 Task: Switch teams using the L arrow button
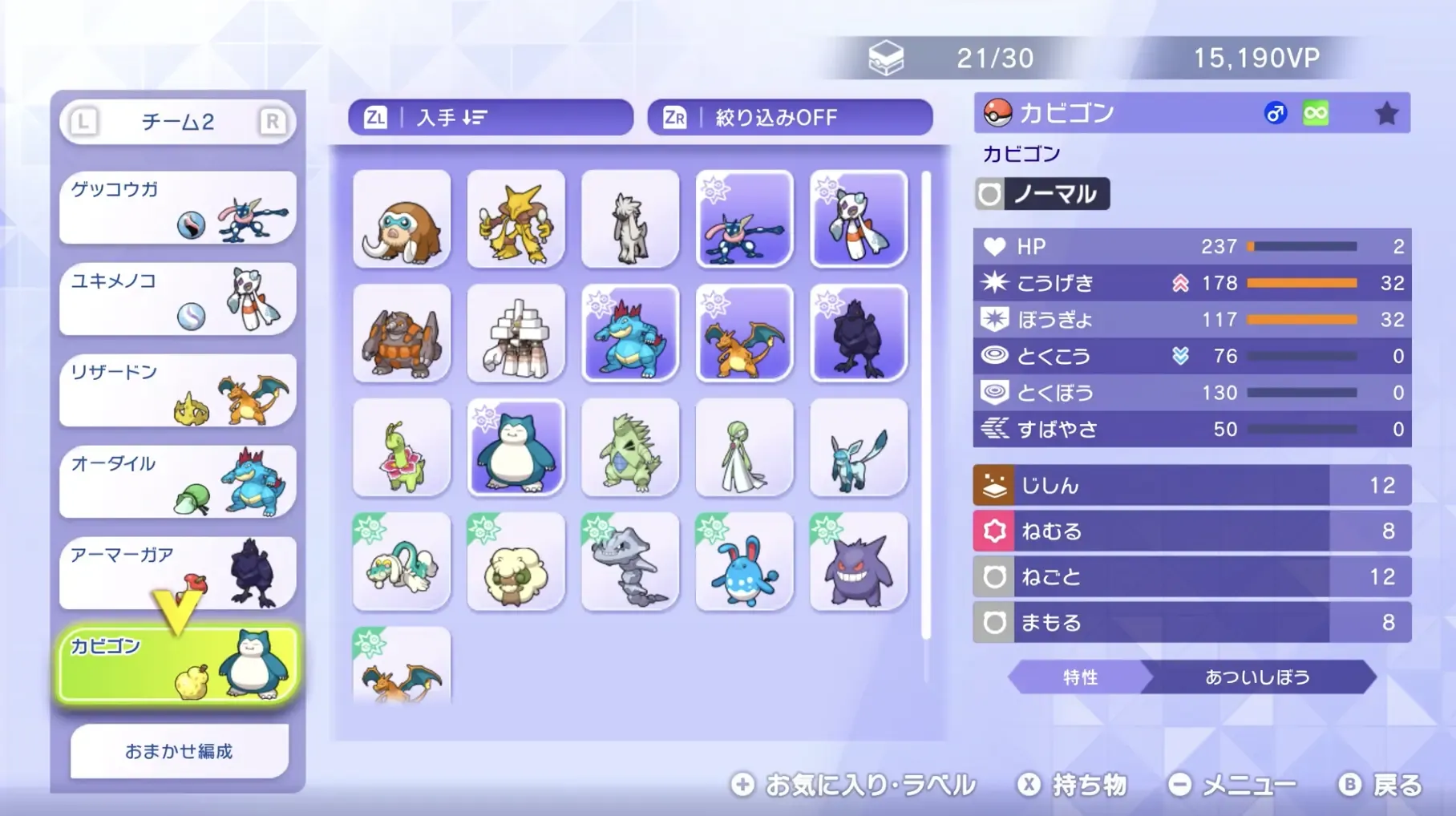[x=83, y=120]
